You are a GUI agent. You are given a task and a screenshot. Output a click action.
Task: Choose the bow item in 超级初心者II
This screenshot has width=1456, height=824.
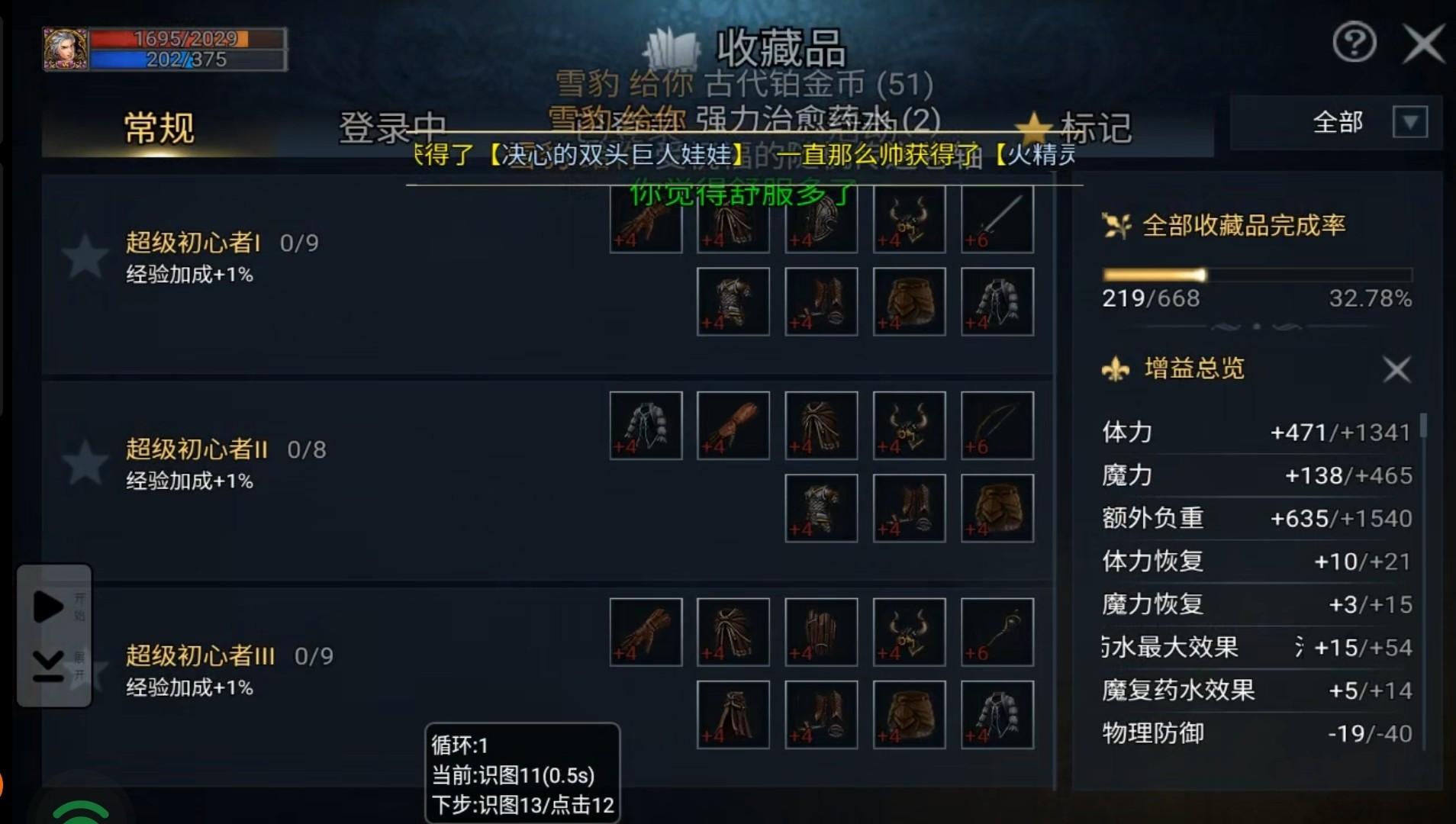[x=997, y=426]
